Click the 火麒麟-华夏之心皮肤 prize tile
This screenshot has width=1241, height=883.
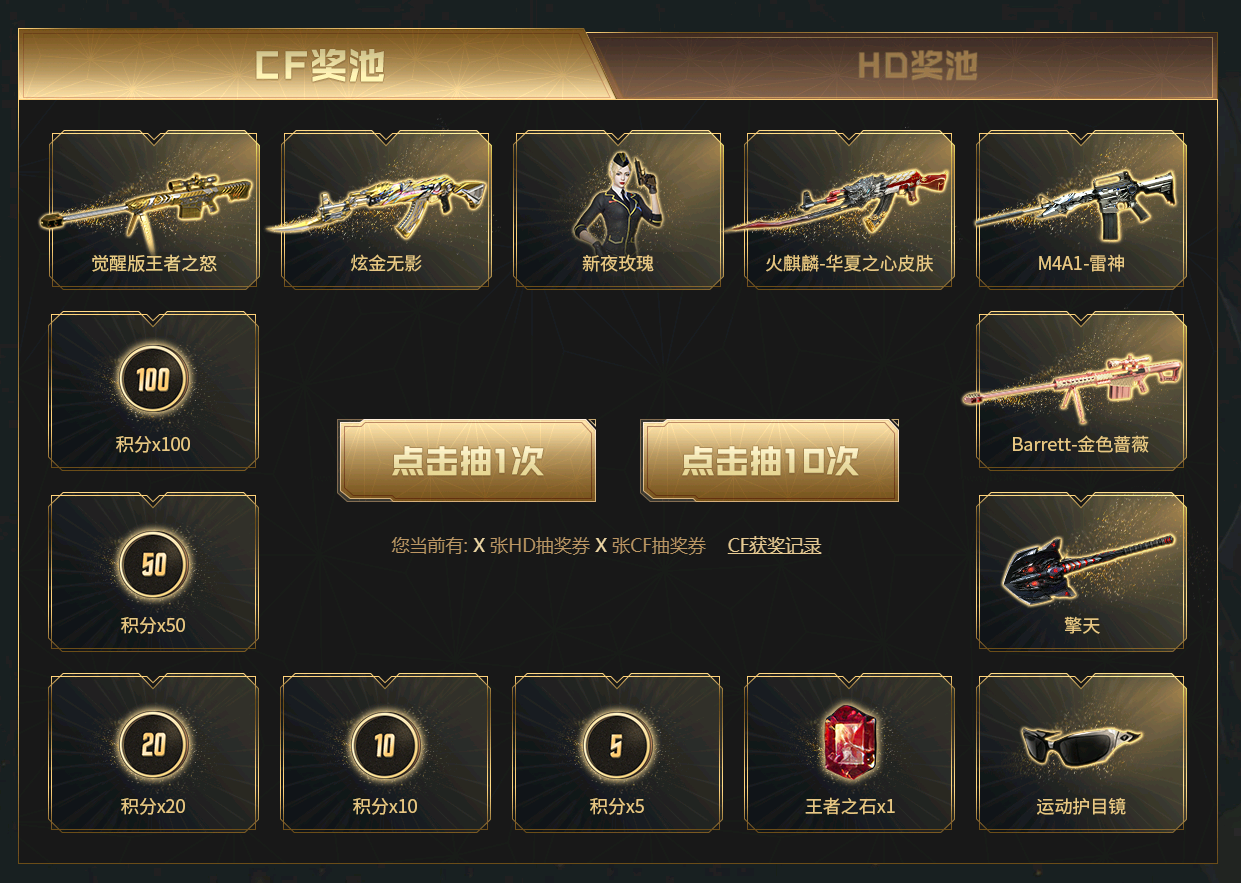tap(849, 210)
